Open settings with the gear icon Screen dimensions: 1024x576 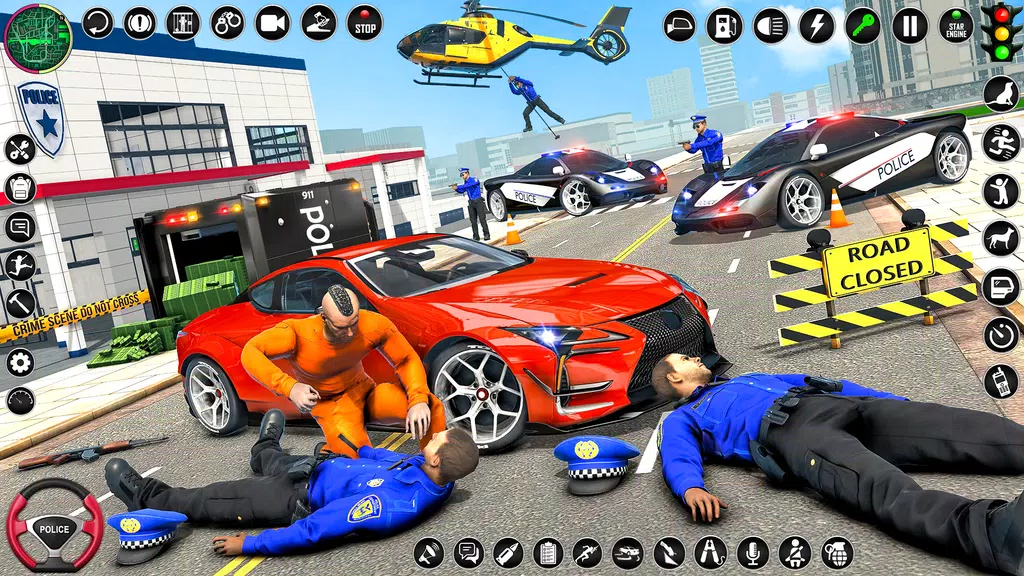pyautogui.click(x=20, y=361)
